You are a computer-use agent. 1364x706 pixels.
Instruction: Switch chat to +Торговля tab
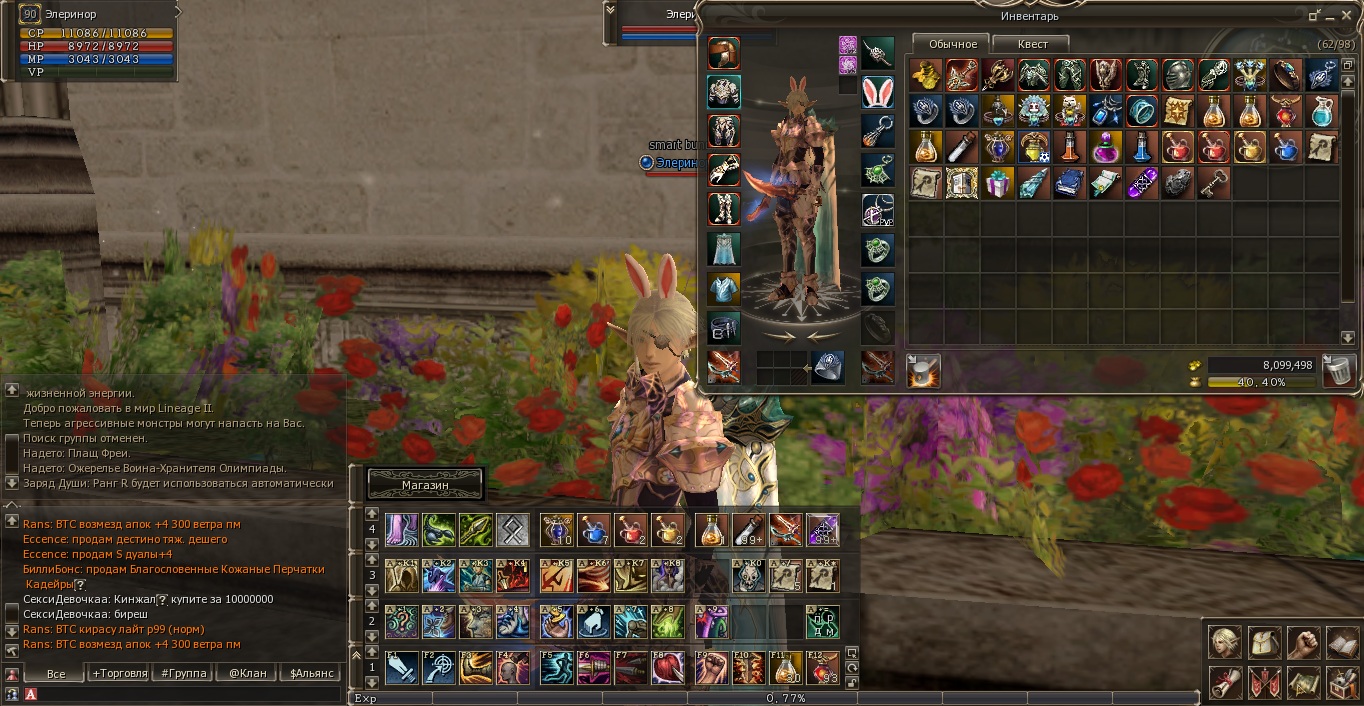coord(119,673)
